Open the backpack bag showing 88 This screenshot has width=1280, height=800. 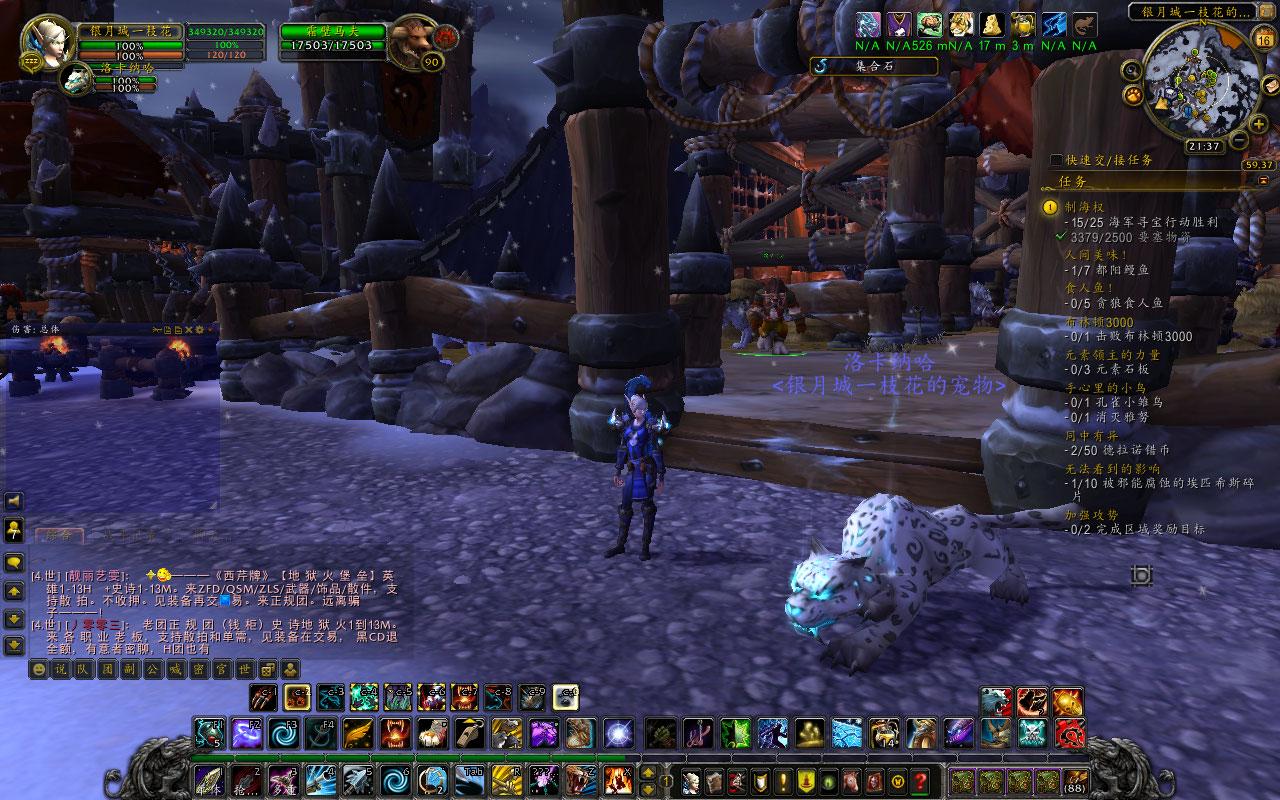(1076, 780)
